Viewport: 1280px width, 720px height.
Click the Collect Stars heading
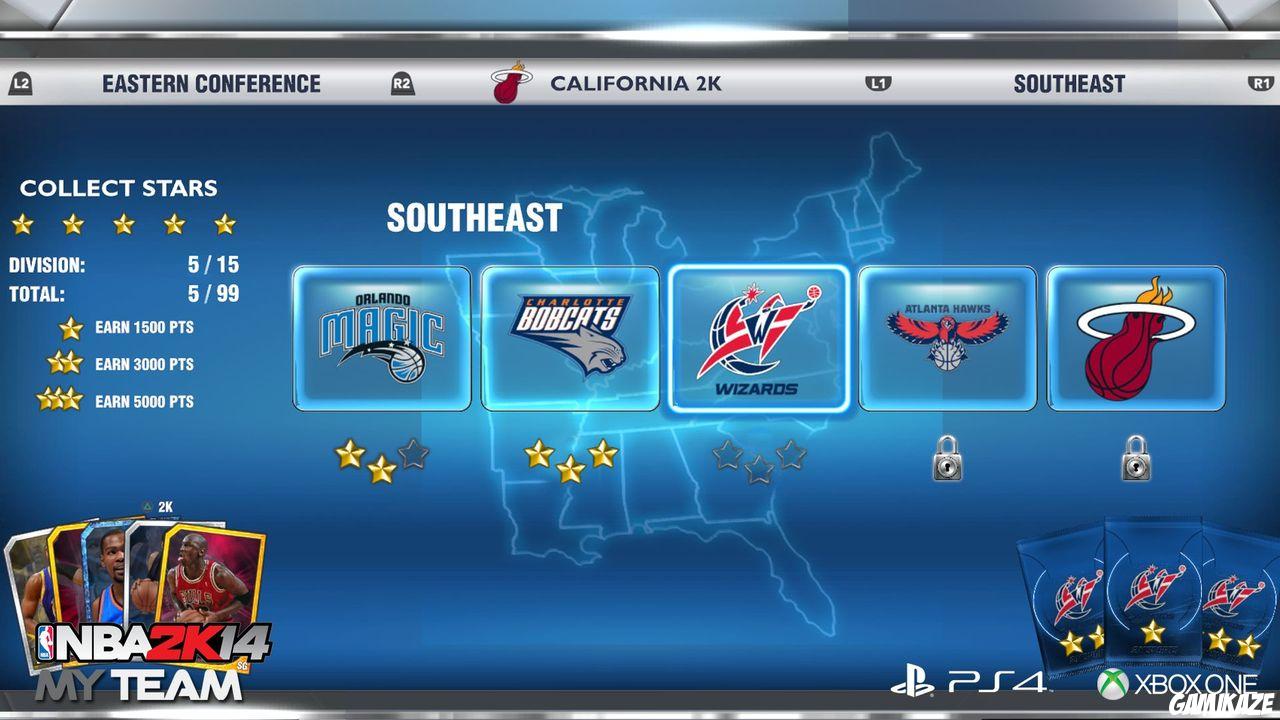click(x=118, y=188)
